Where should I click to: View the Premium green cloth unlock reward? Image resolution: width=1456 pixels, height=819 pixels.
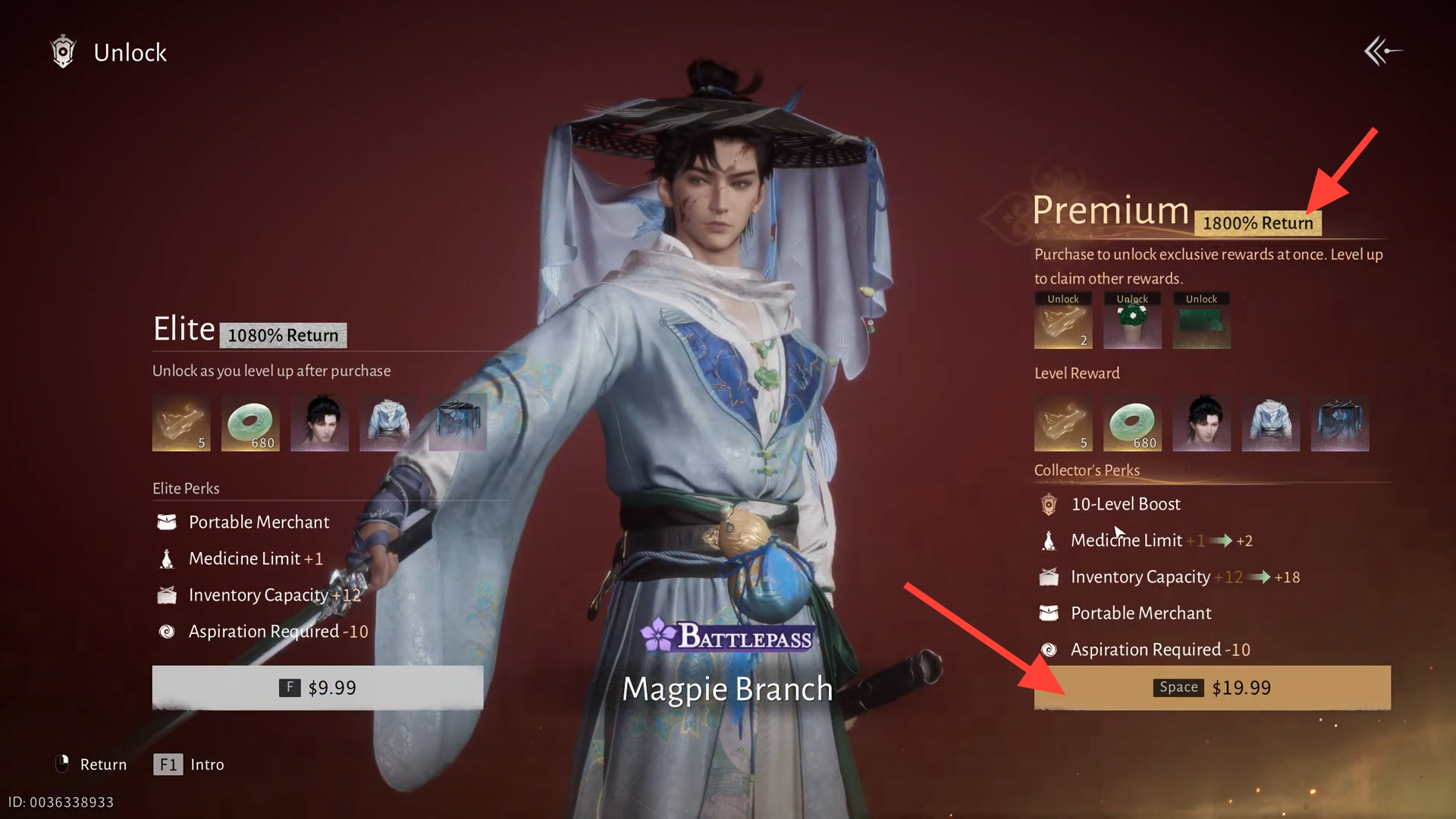coord(1201,322)
